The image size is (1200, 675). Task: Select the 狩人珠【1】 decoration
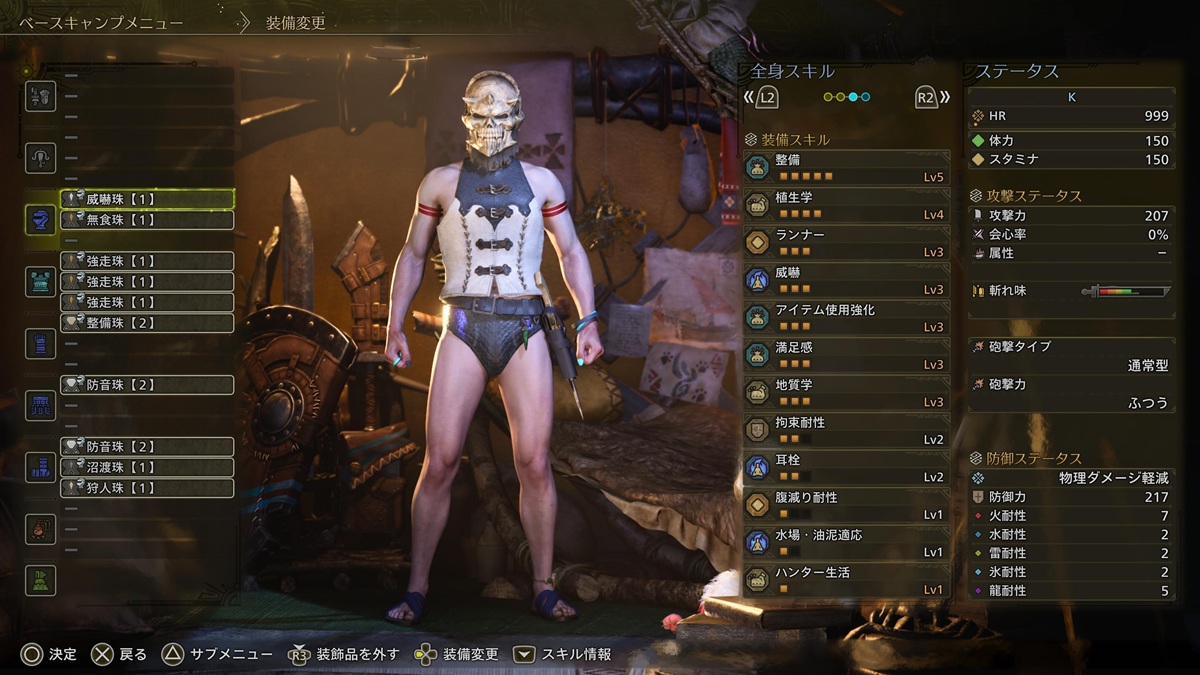coord(147,488)
